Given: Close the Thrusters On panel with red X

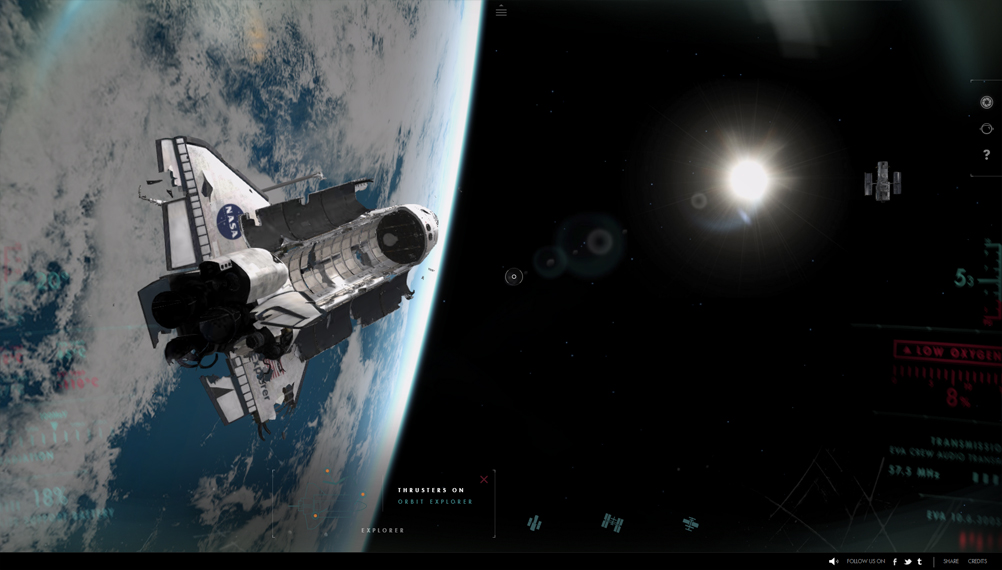Looking at the screenshot, I should [x=484, y=480].
